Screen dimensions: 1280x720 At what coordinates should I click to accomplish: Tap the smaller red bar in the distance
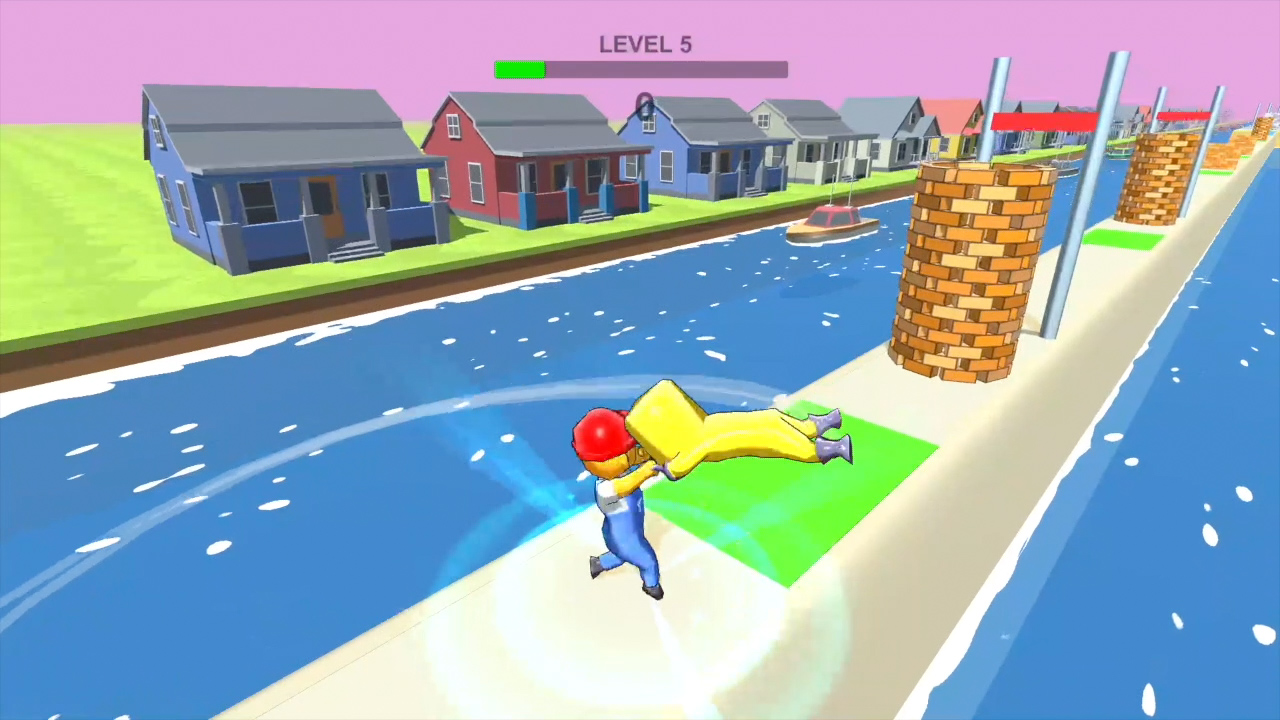point(1182,118)
